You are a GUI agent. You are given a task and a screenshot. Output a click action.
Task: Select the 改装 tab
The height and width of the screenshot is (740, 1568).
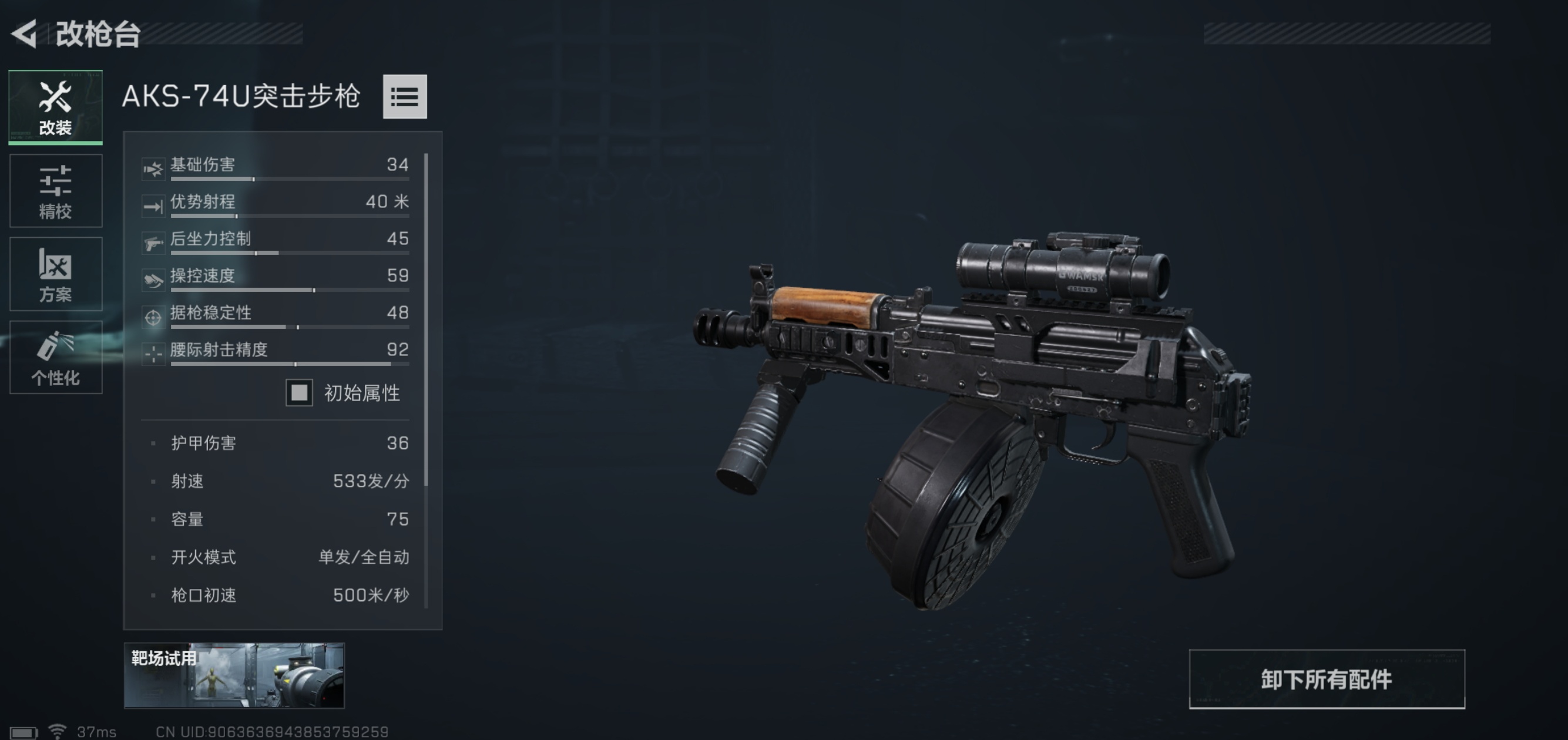point(55,107)
